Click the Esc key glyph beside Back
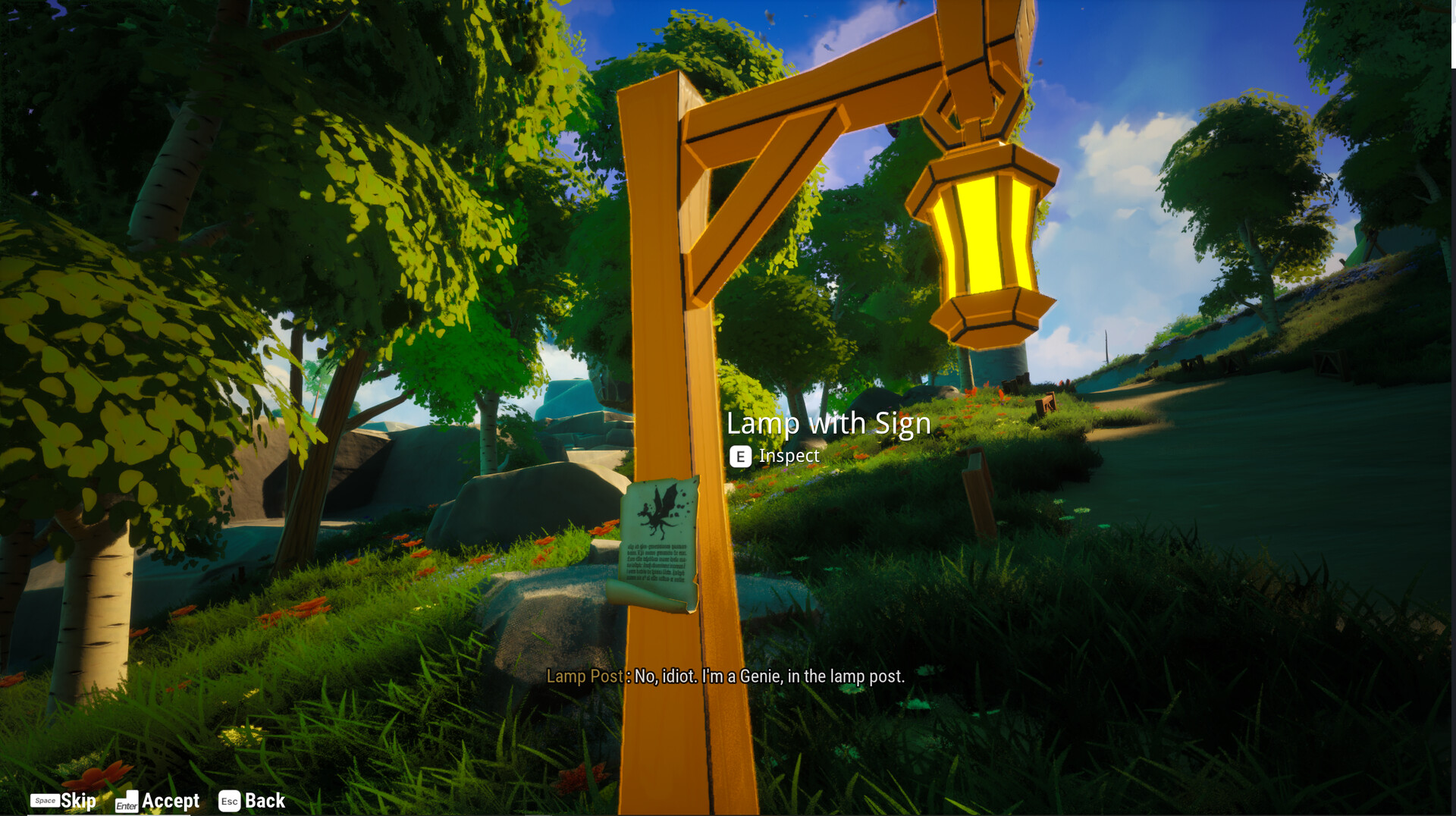The height and width of the screenshot is (816, 1456). [230, 799]
